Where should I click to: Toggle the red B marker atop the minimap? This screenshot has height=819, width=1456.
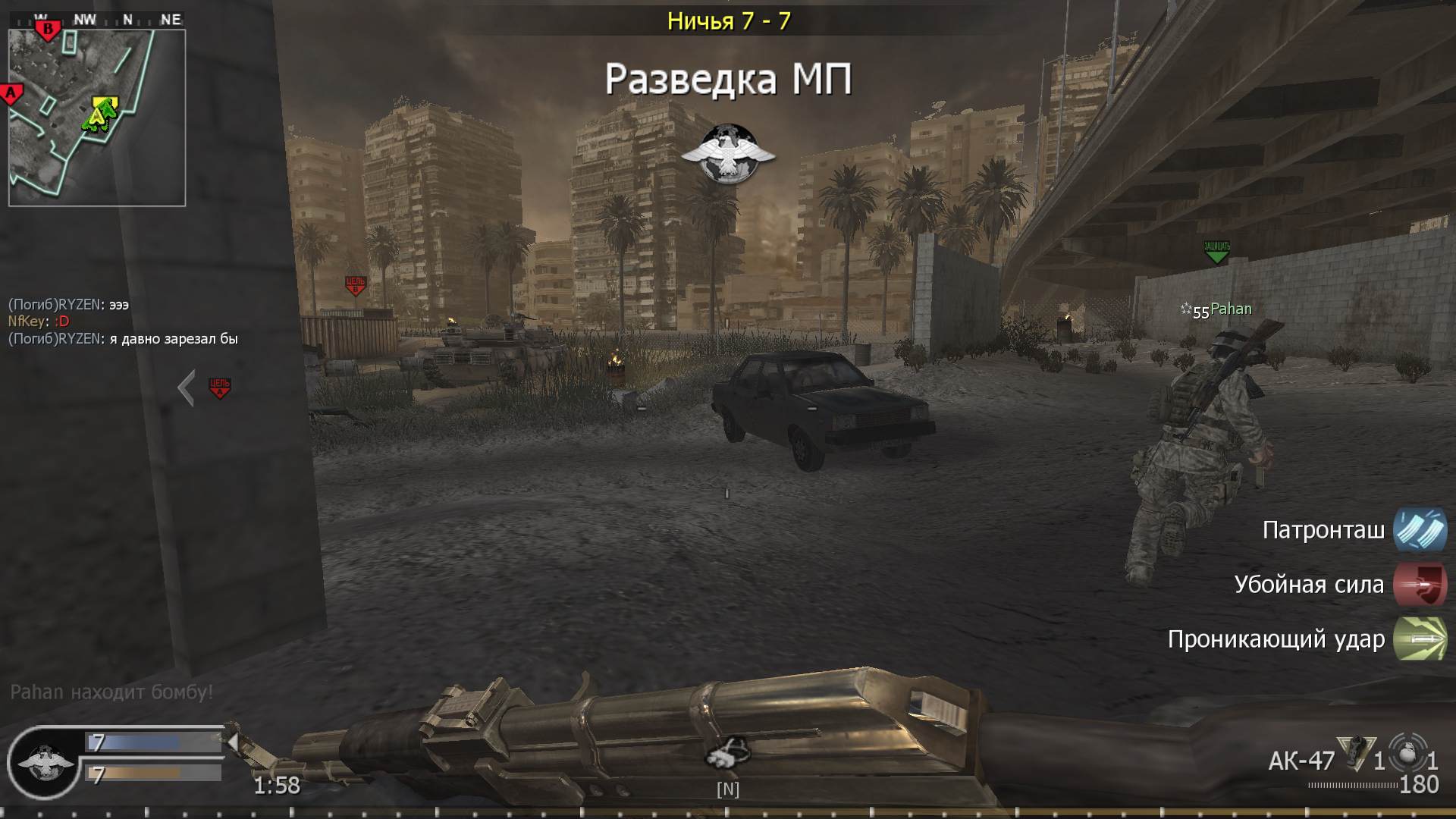point(49,27)
